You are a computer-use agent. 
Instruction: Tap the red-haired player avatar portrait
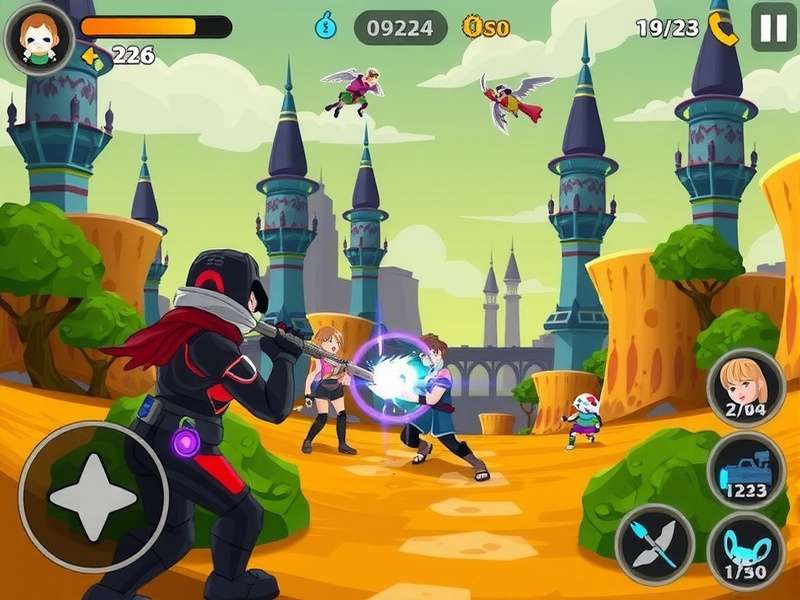(x=39, y=36)
